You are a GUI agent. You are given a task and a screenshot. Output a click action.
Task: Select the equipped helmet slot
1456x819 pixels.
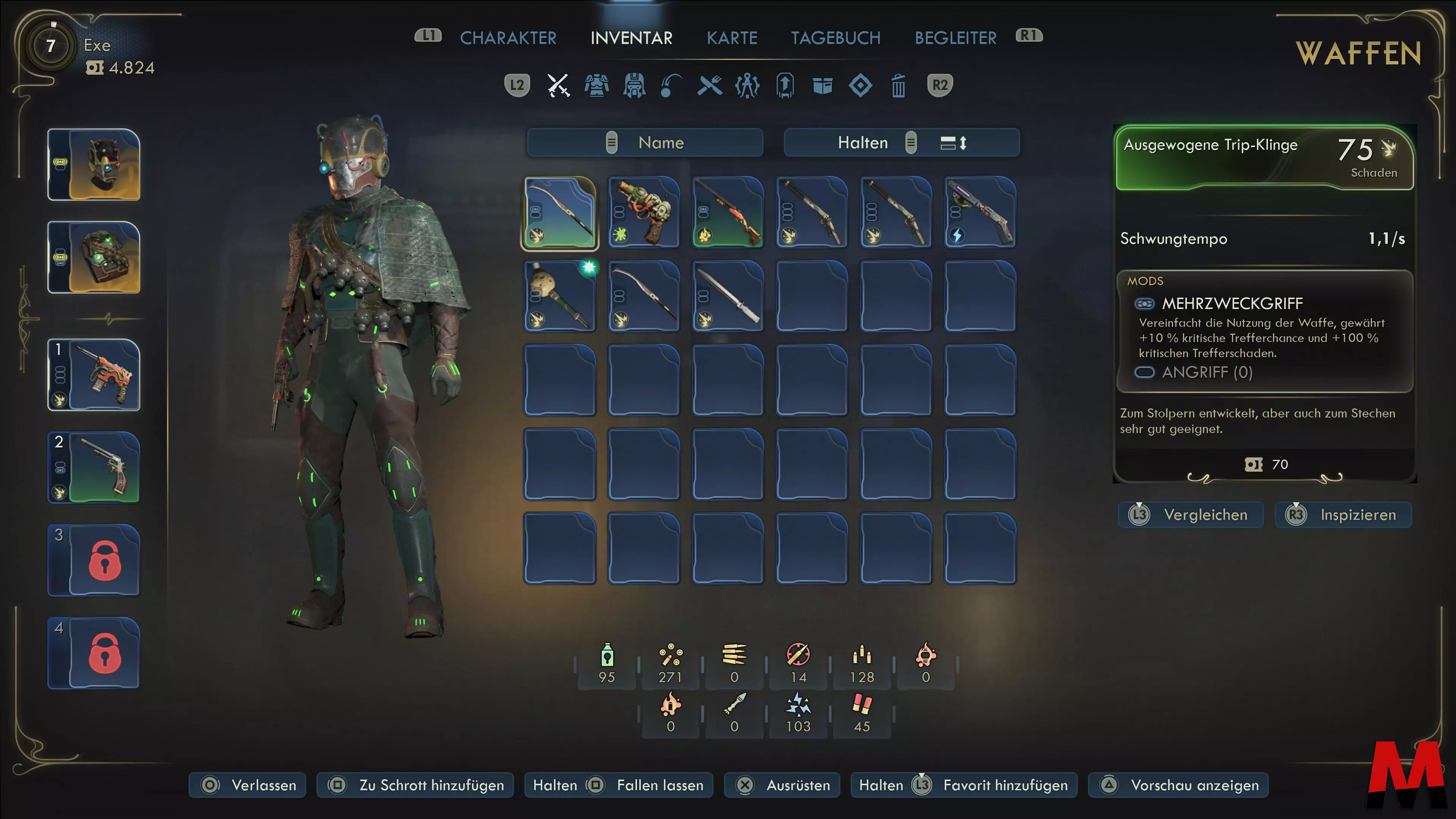(x=94, y=165)
